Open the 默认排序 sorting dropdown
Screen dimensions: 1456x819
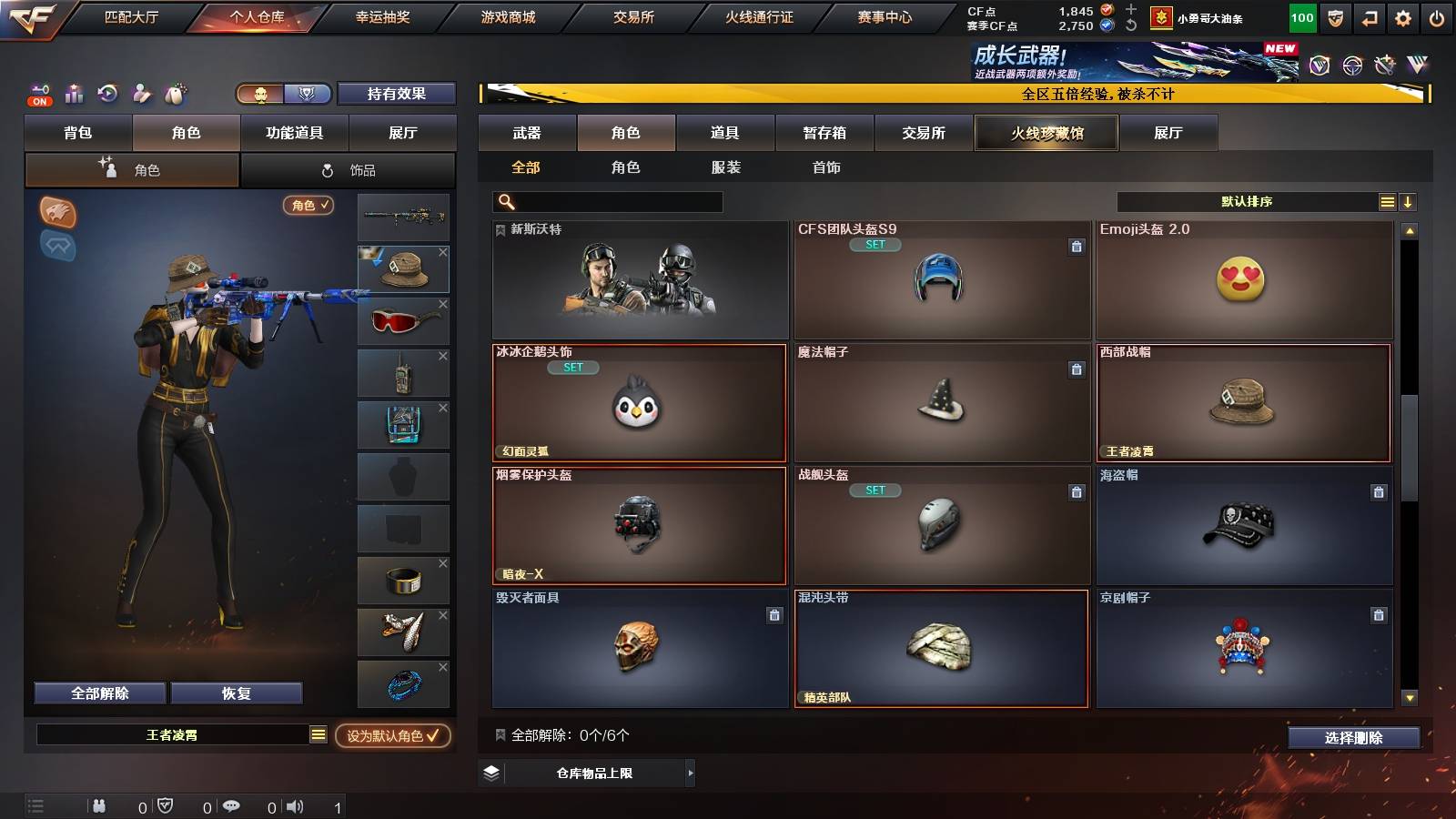point(1247,201)
